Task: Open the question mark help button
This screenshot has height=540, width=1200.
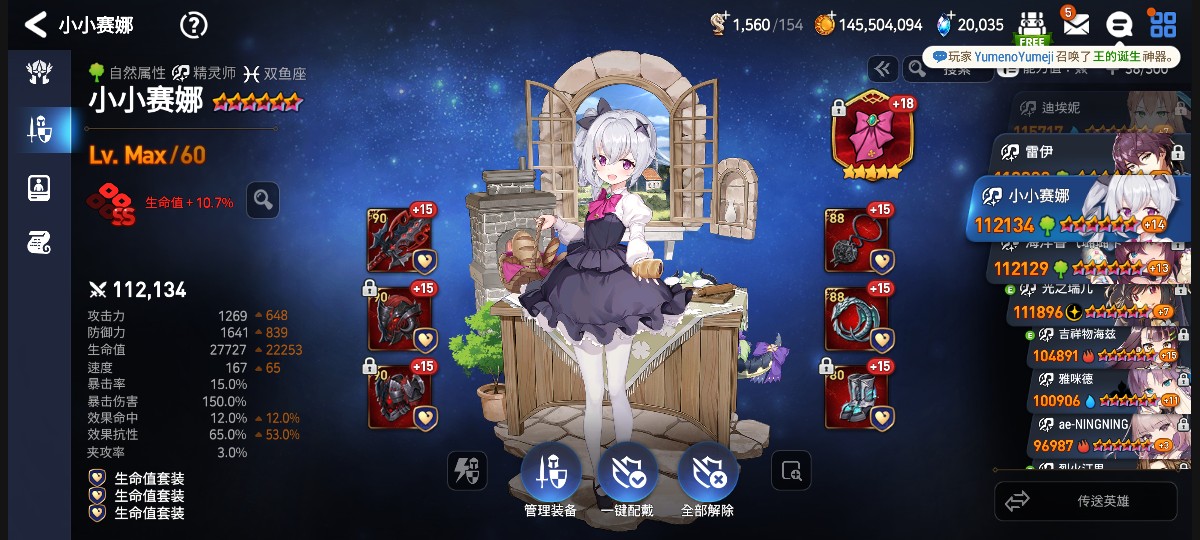Action: click(x=193, y=25)
